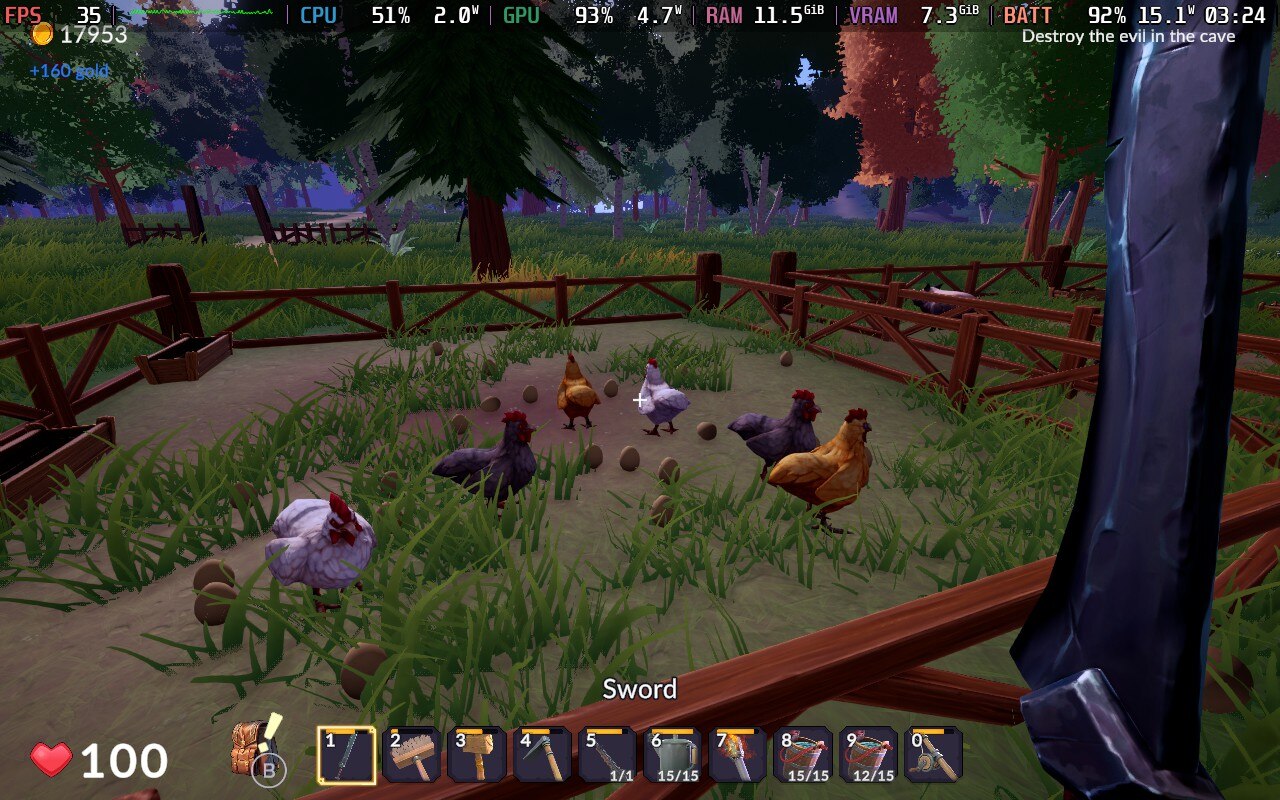Select the scrub brush in slot 2

(x=412, y=755)
